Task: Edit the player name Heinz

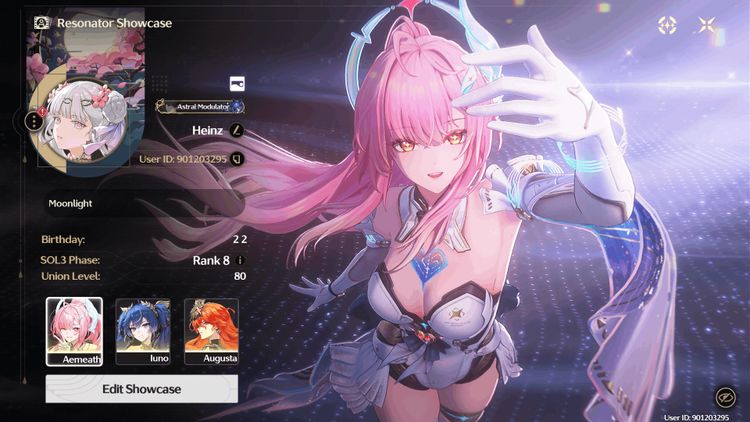Action: (237, 129)
